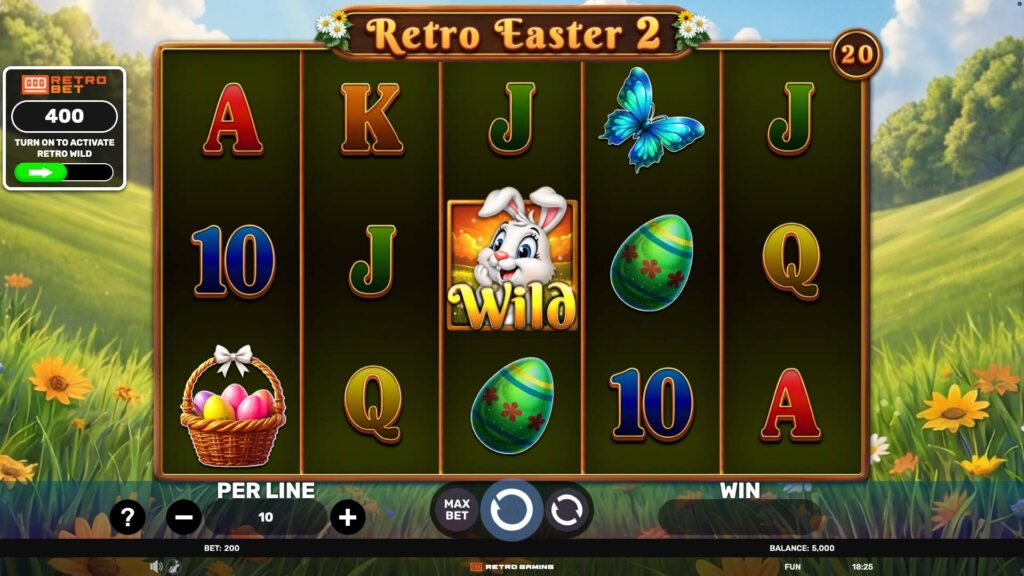Decrease the per line bet
Image resolution: width=1024 pixels, height=576 pixels.
pyautogui.click(x=184, y=517)
